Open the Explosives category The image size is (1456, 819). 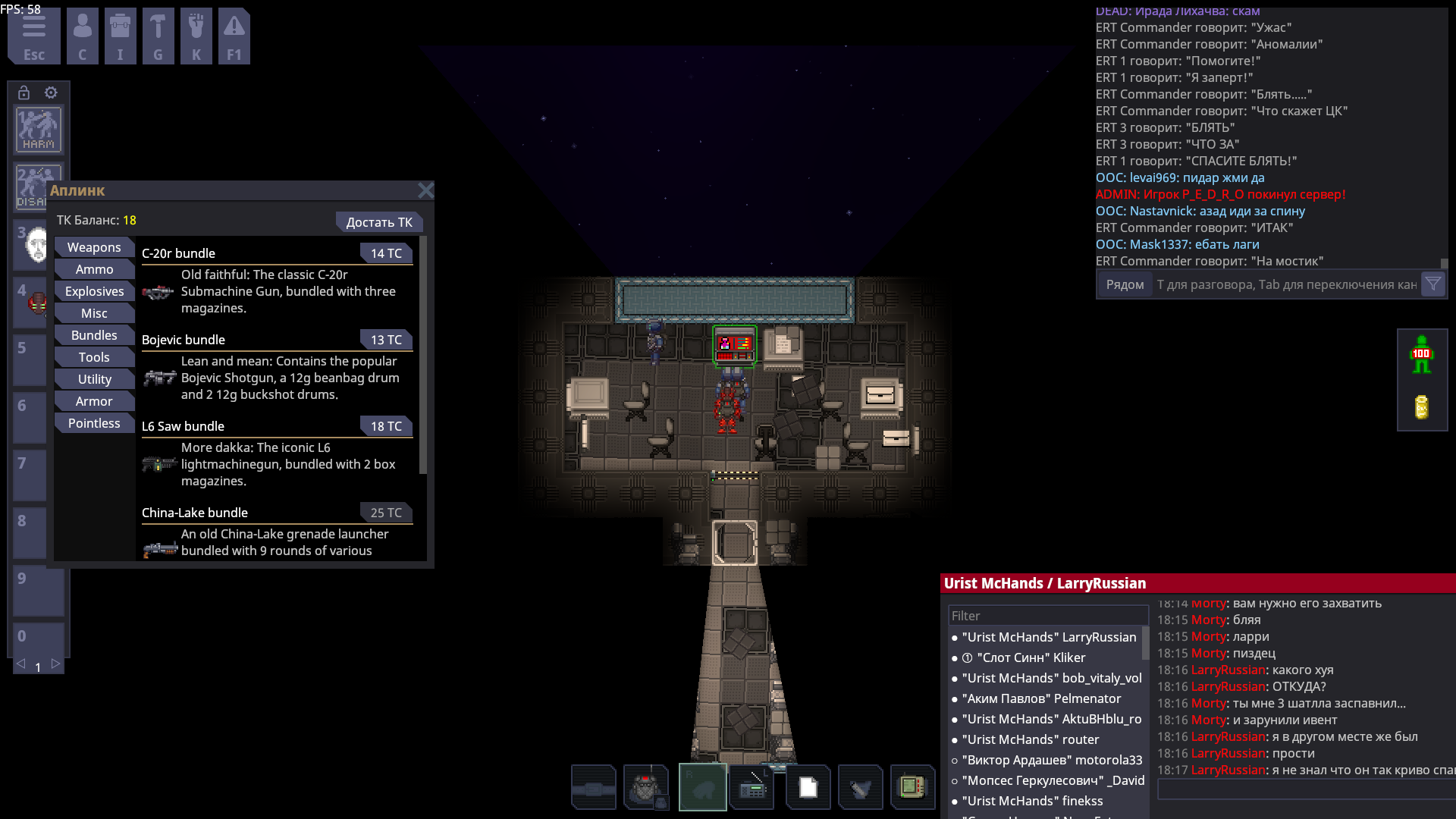pos(94,291)
